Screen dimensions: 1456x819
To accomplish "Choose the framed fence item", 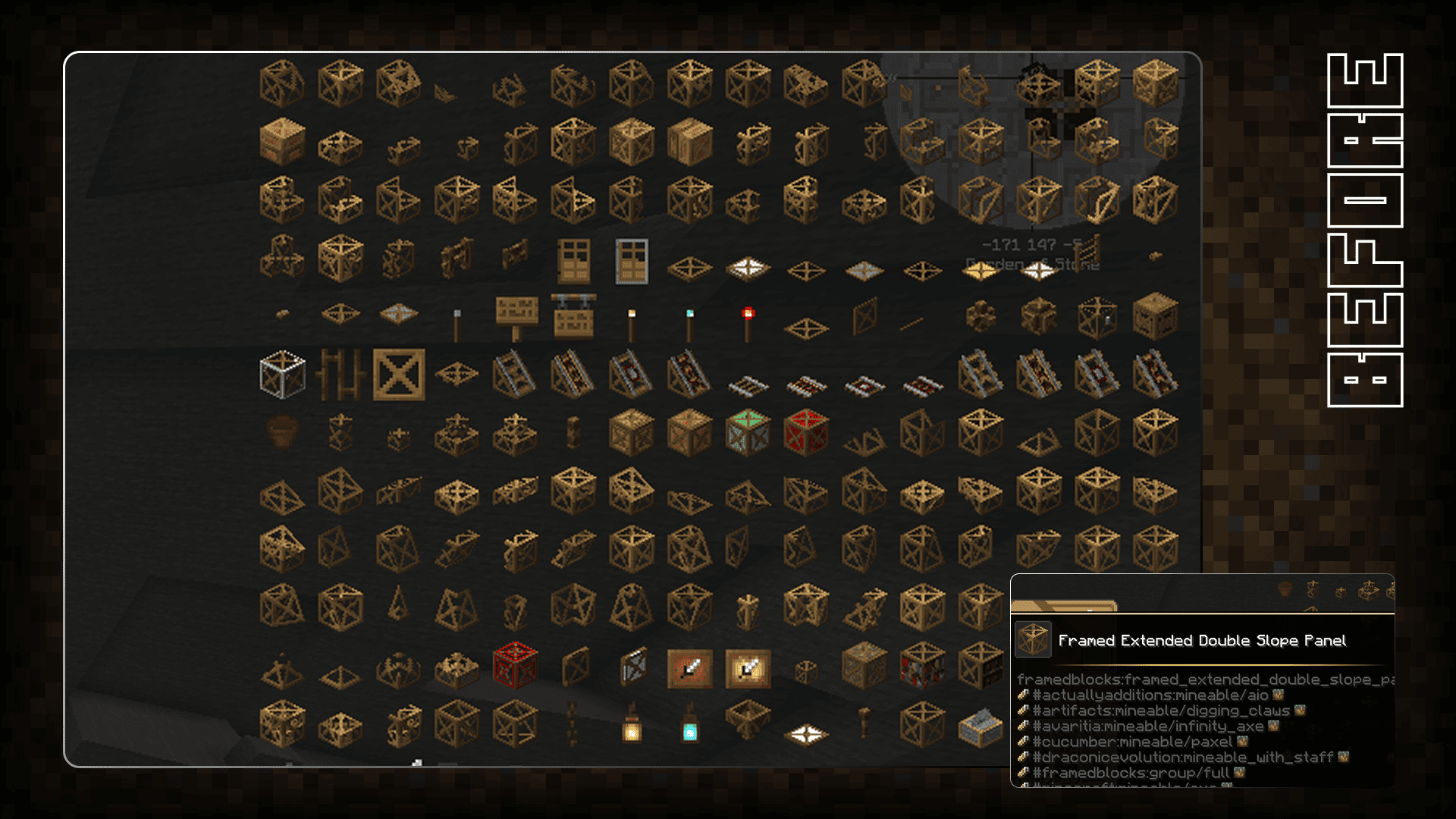I will point(340,374).
